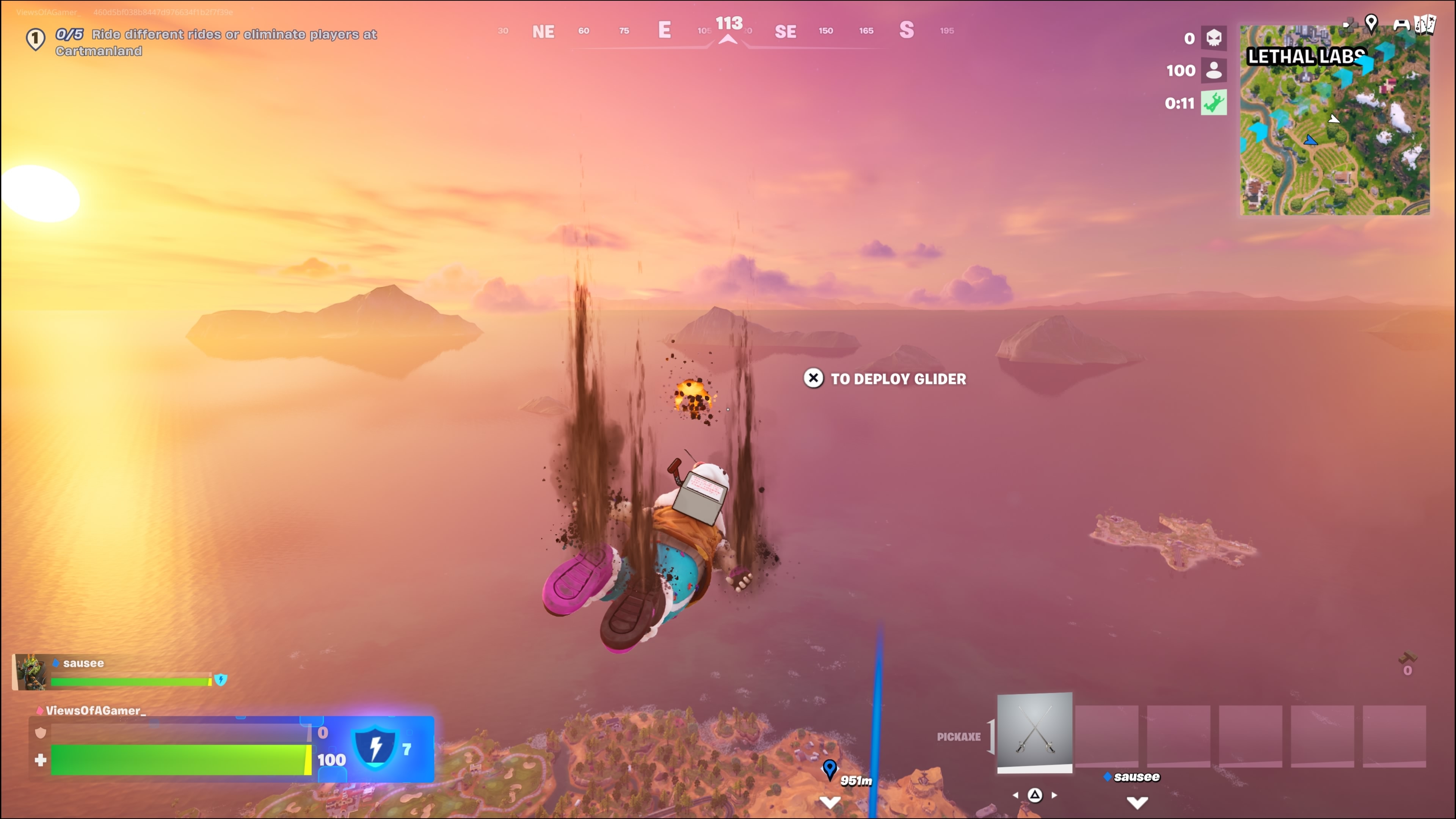
Task: Click the compass heading strip
Action: pos(728,31)
